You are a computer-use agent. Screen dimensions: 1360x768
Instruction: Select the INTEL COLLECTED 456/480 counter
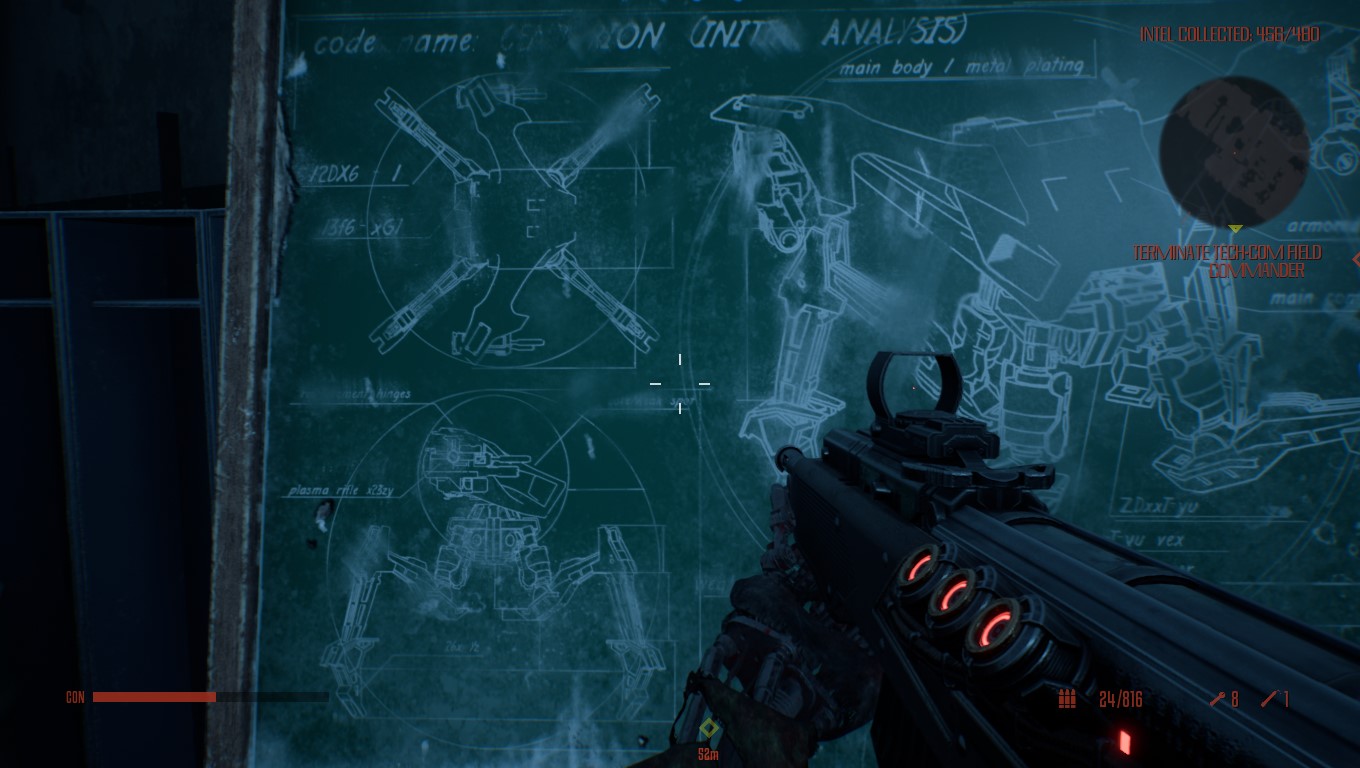[x=1228, y=33]
